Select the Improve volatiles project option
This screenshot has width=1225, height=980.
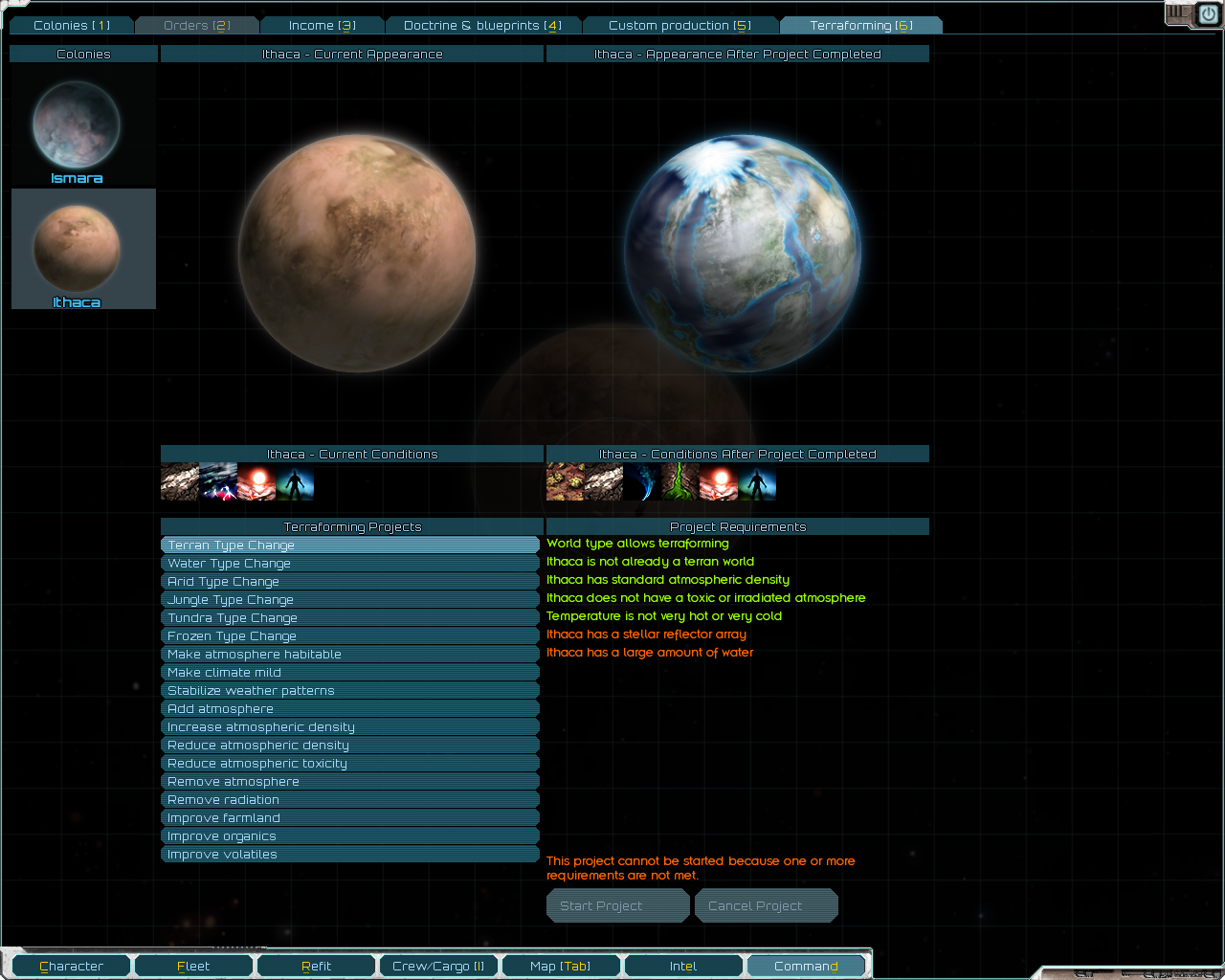(x=350, y=854)
